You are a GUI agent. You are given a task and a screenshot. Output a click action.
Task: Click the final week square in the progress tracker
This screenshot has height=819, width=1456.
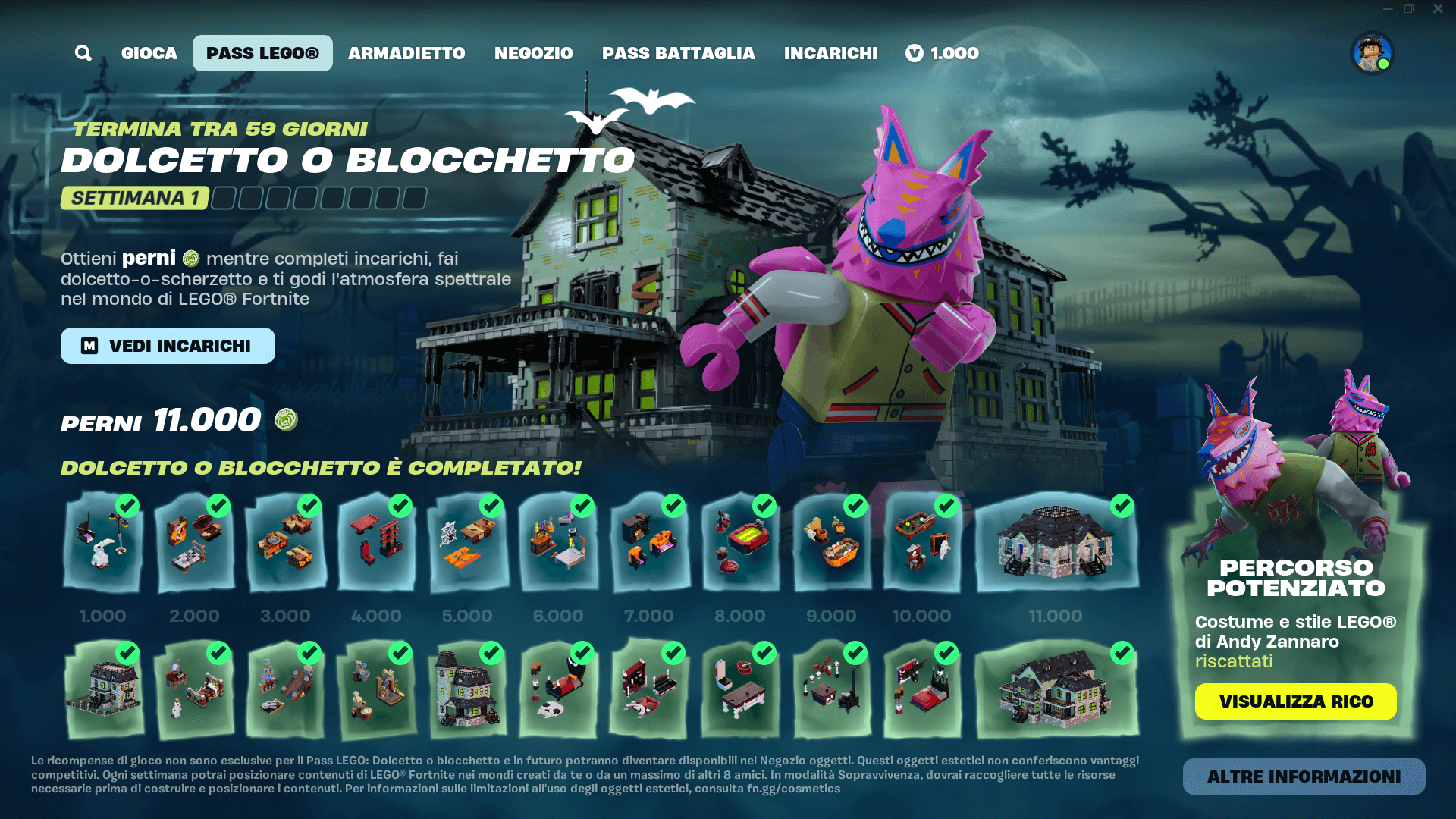click(x=413, y=199)
